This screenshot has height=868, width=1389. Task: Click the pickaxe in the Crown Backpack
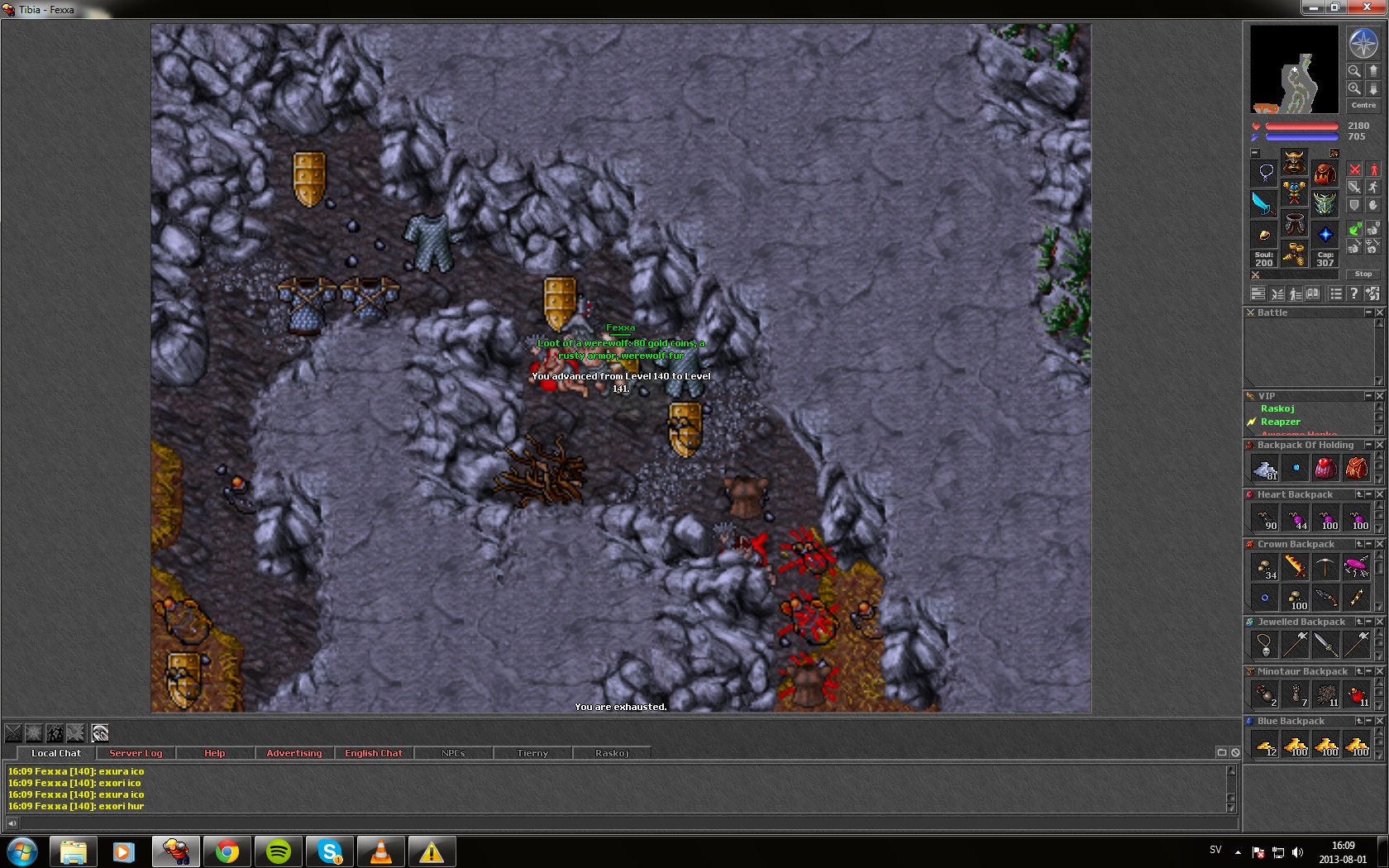pos(1325,566)
